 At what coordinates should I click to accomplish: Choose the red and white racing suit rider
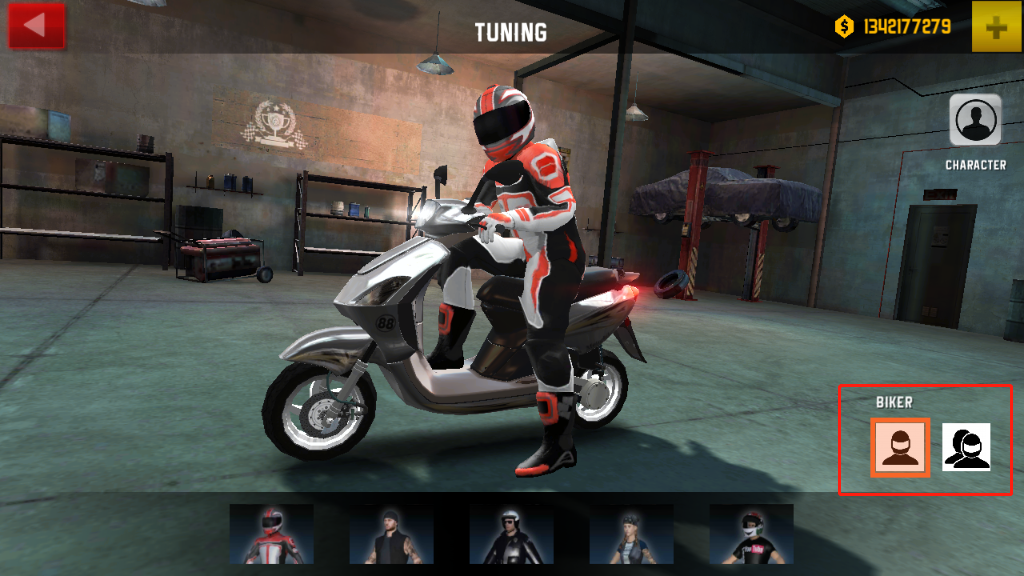[x=272, y=533]
